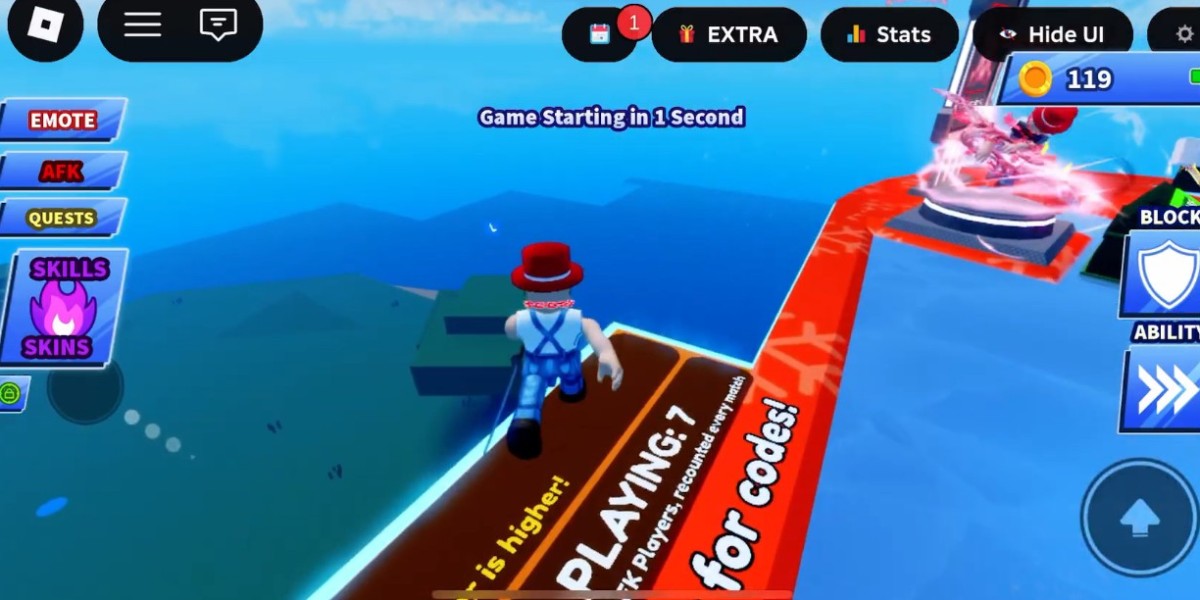Open the gear settings icon

[1184, 35]
